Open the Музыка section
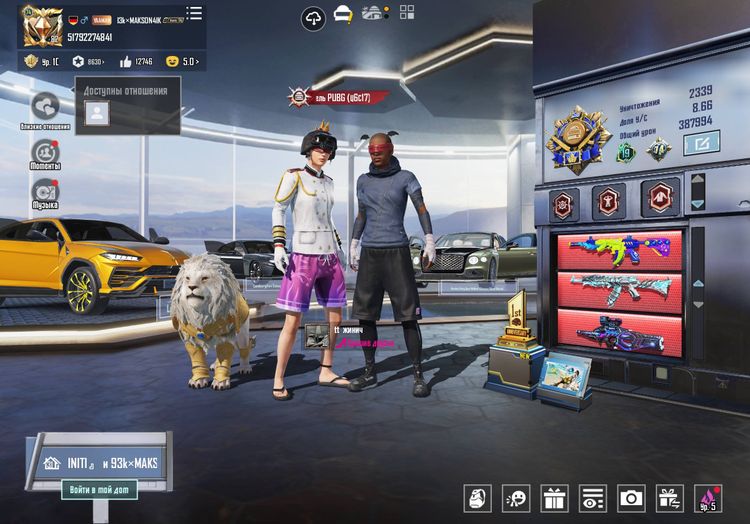Image resolution: width=750 pixels, height=524 pixels. (45, 190)
